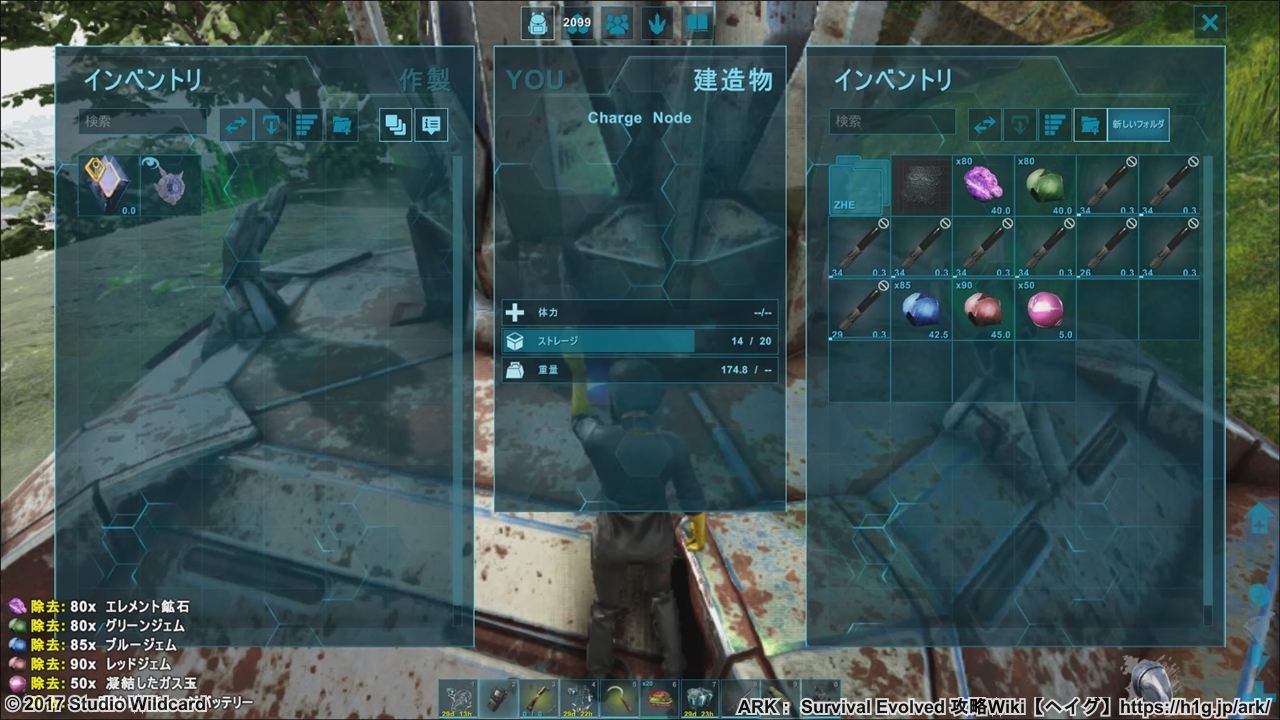Open the tribe manager tab
This screenshot has width=1280, height=720.
(x=617, y=23)
